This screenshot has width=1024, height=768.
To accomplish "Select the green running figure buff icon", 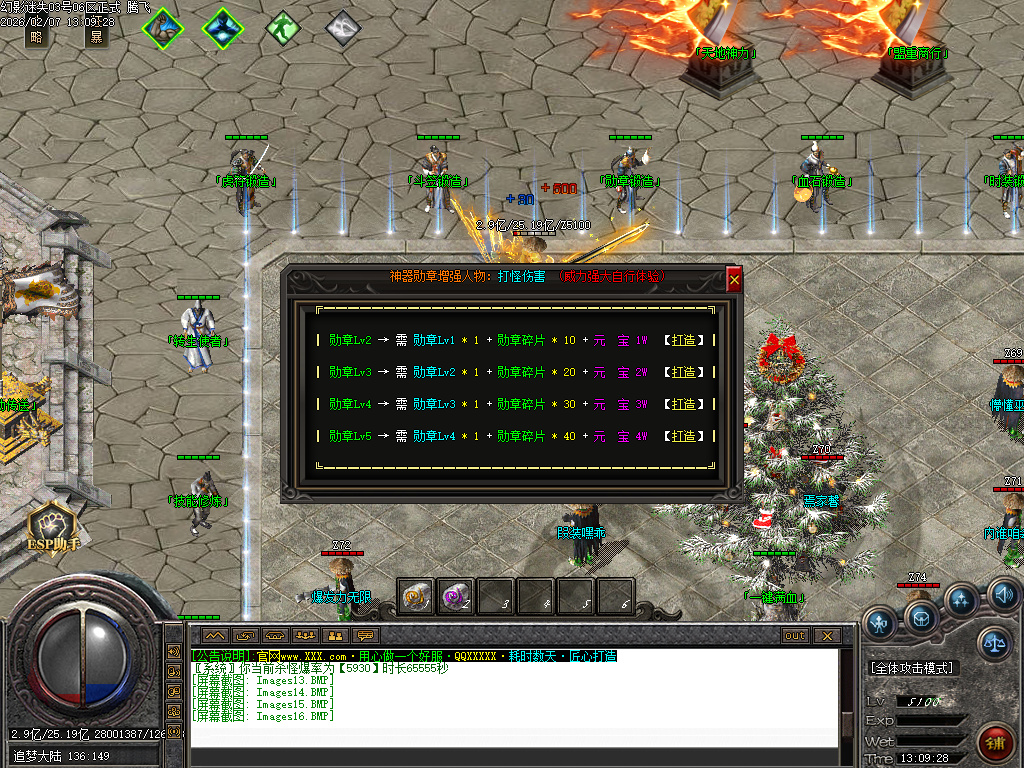I will click(x=283, y=27).
